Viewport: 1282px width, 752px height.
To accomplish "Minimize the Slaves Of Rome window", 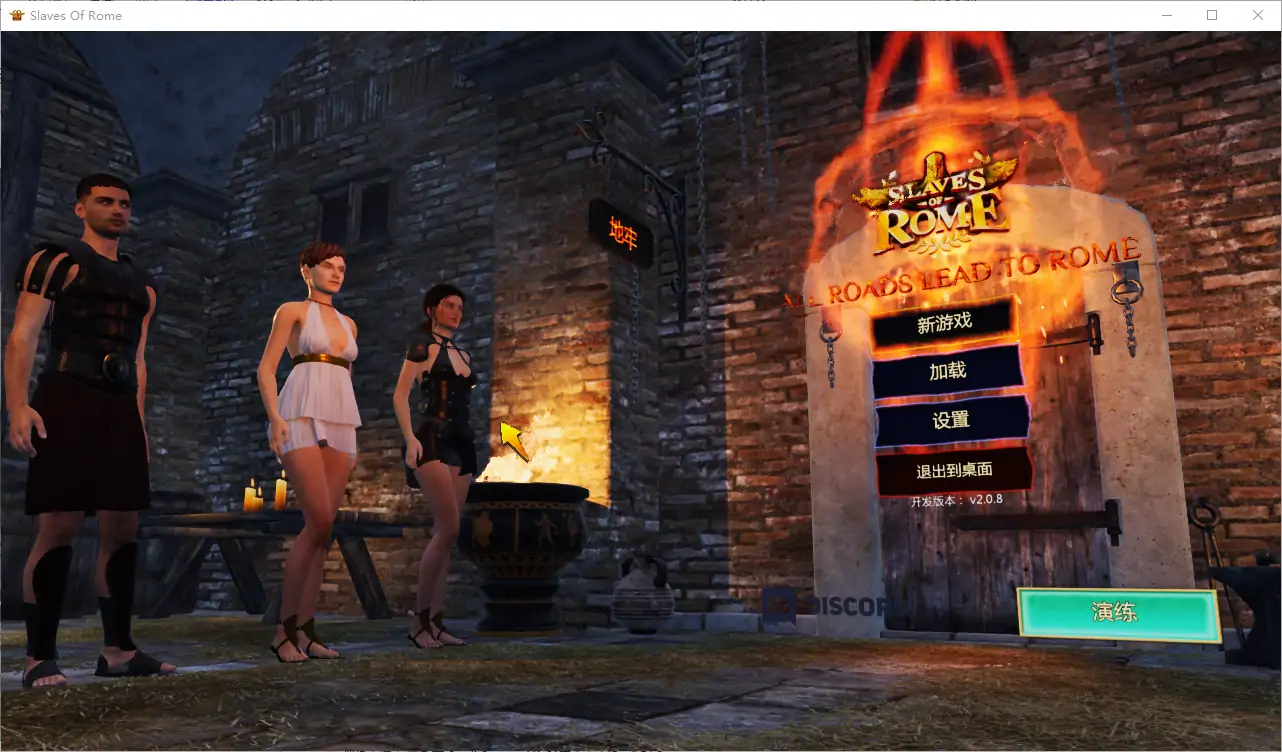I will click(1167, 15).
